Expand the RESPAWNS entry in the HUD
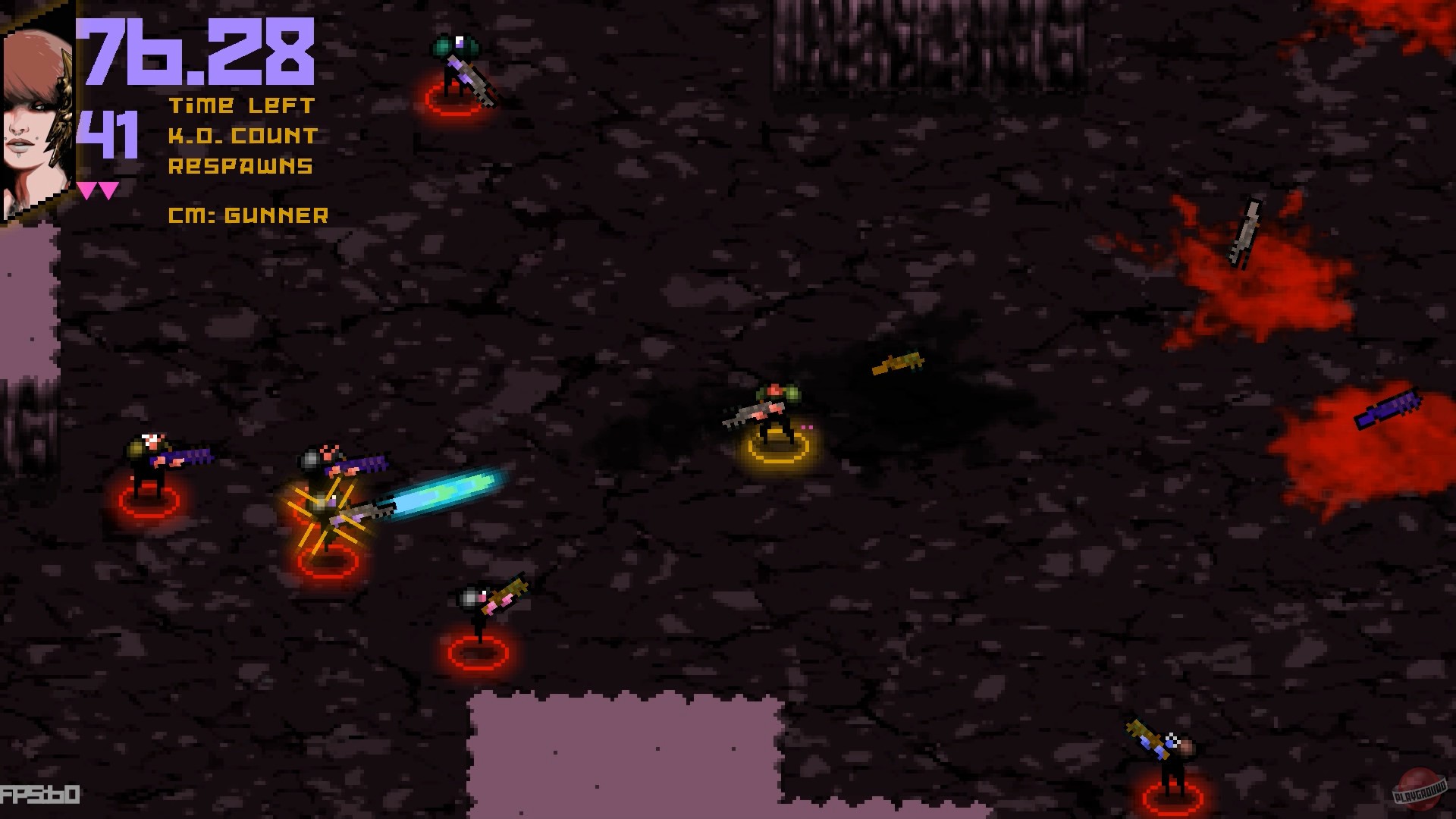This screenshot has width=1456, height=819. point(239,165)
